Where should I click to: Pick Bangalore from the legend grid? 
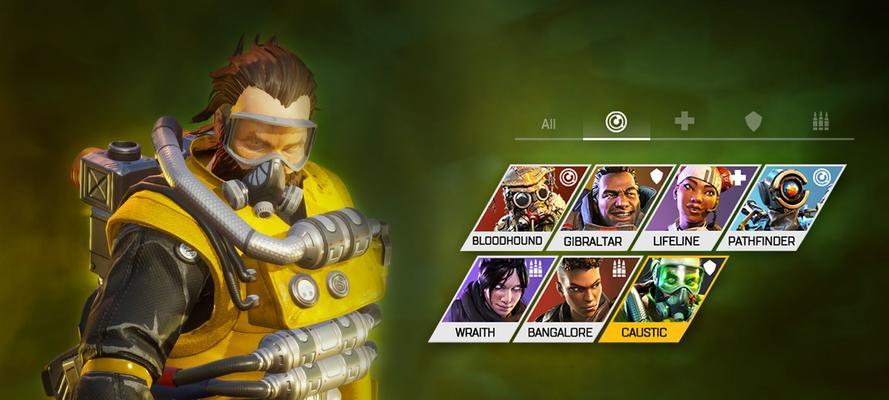click(568, 297)
